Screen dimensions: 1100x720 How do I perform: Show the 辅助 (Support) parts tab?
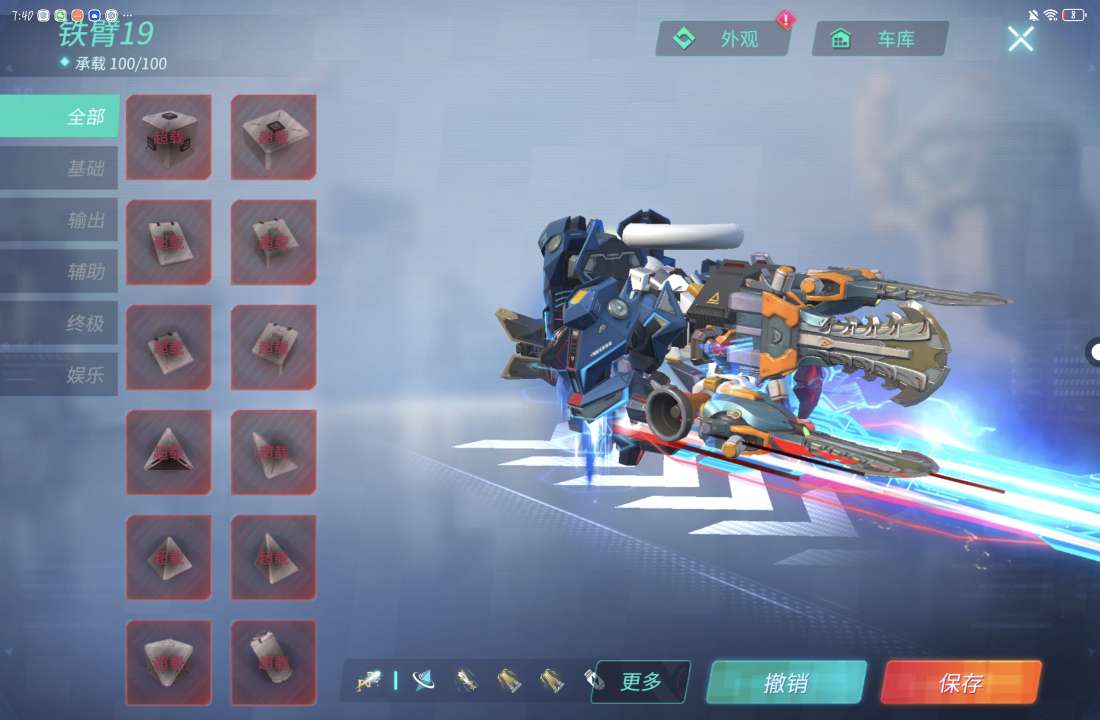point(60,272)
